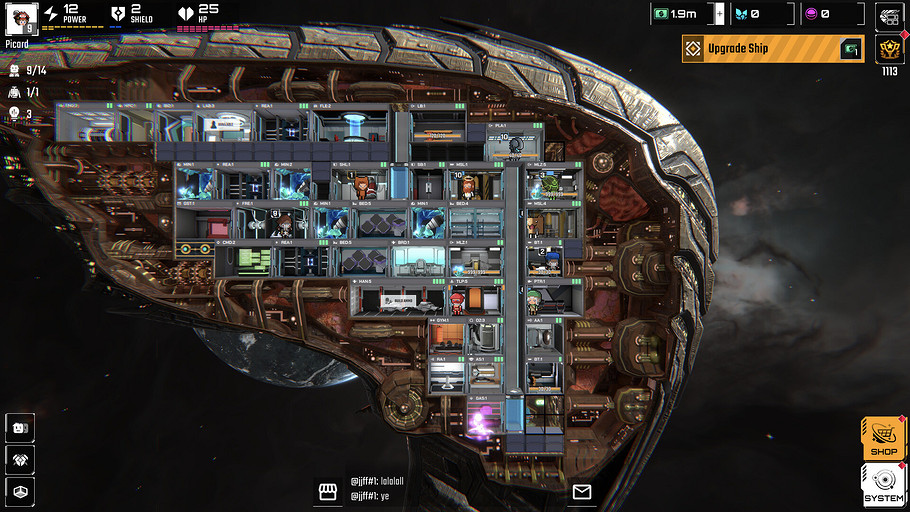910x512 pixels.
Task: Show the blue starbux currency counter
Action: [760, 14]
